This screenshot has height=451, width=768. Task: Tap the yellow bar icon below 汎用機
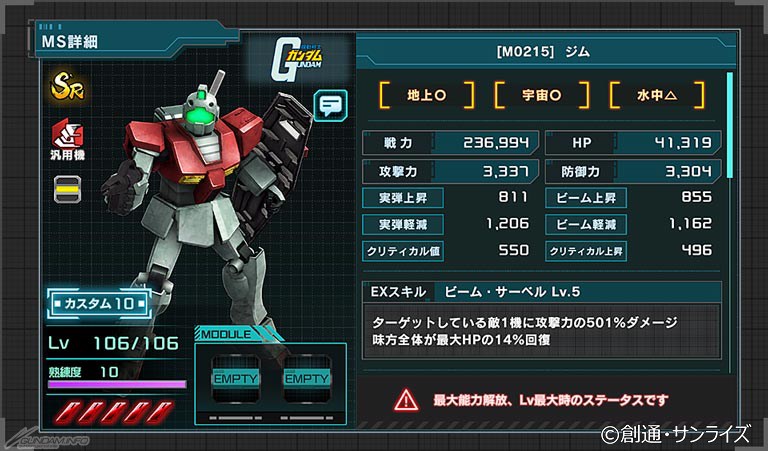tap(67, 187)
